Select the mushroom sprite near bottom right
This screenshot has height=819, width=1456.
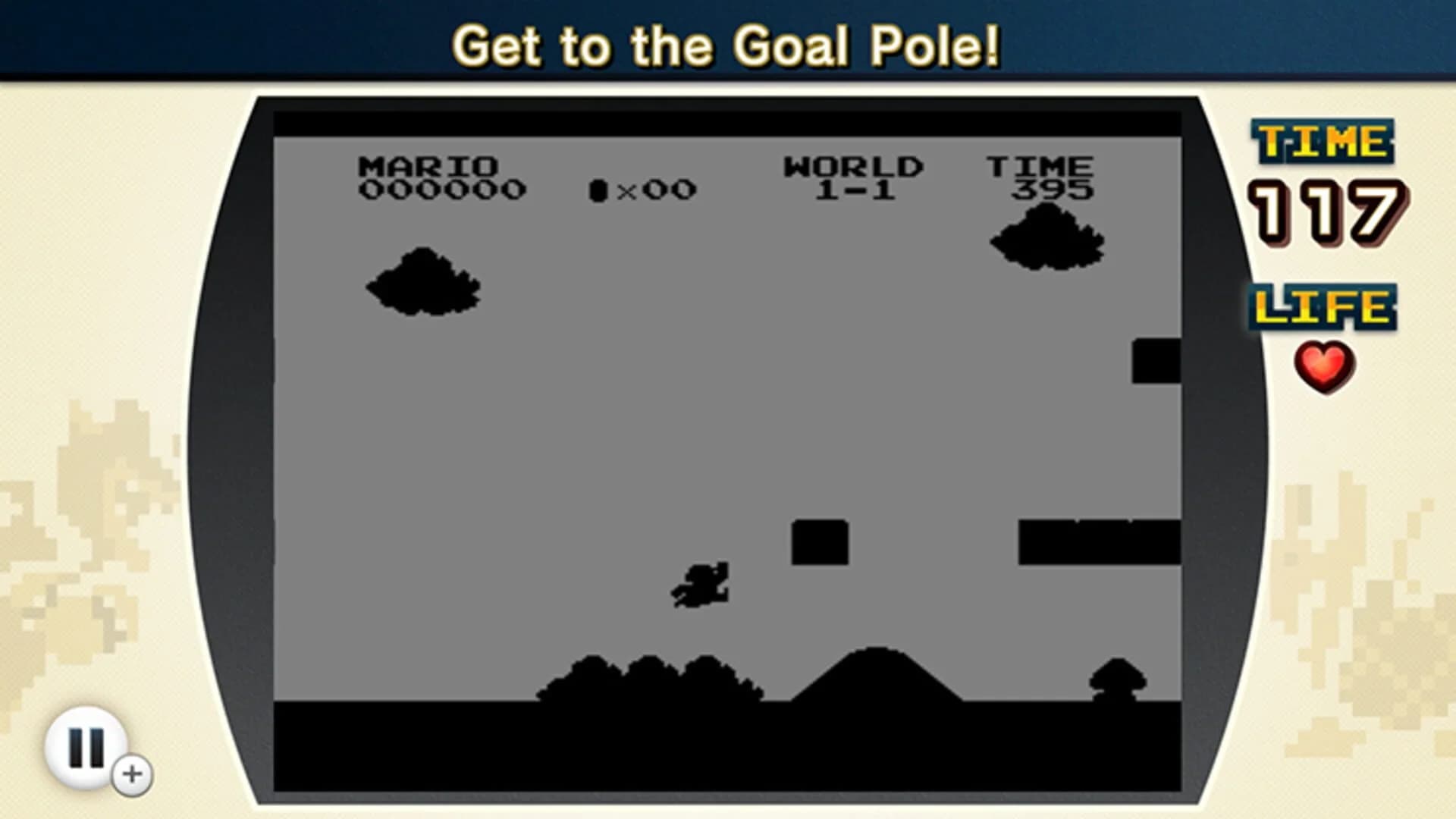point(1118,677)
